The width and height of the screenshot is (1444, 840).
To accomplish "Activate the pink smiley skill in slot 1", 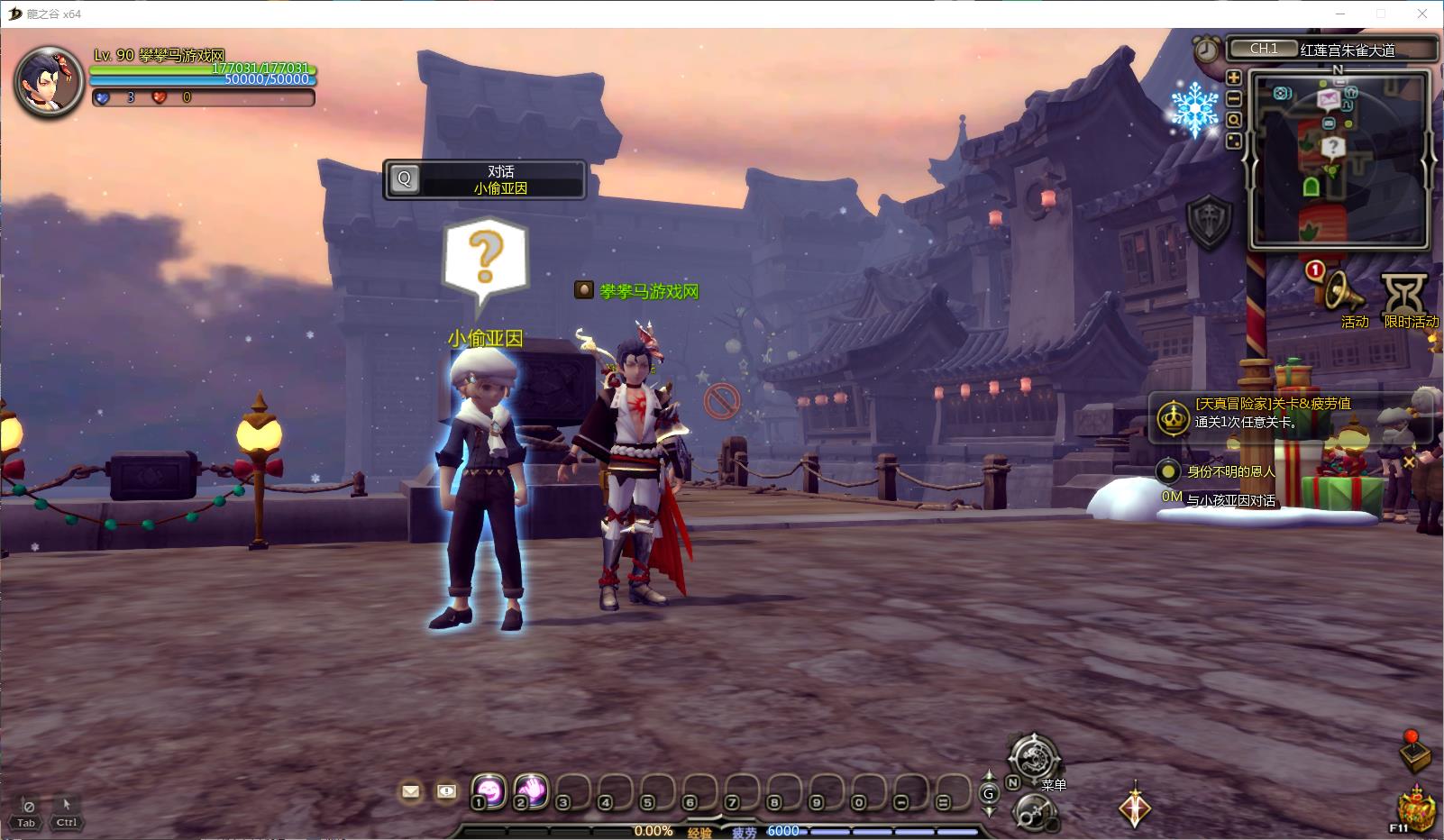I will [x=488, y=790].
